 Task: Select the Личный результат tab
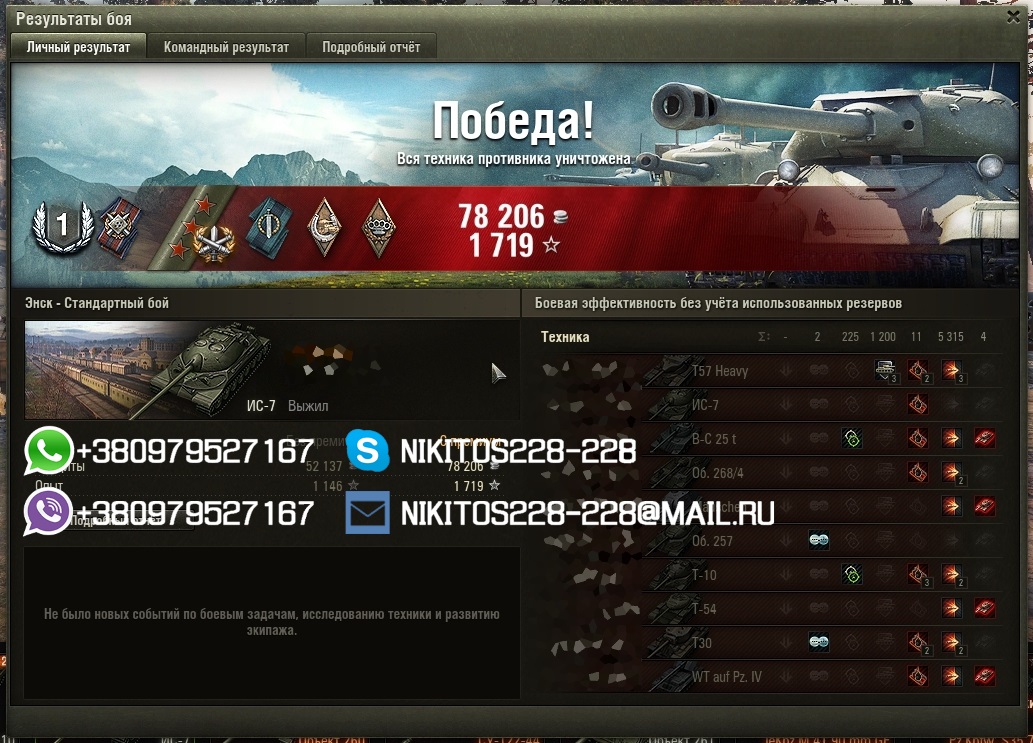[78, 47]
